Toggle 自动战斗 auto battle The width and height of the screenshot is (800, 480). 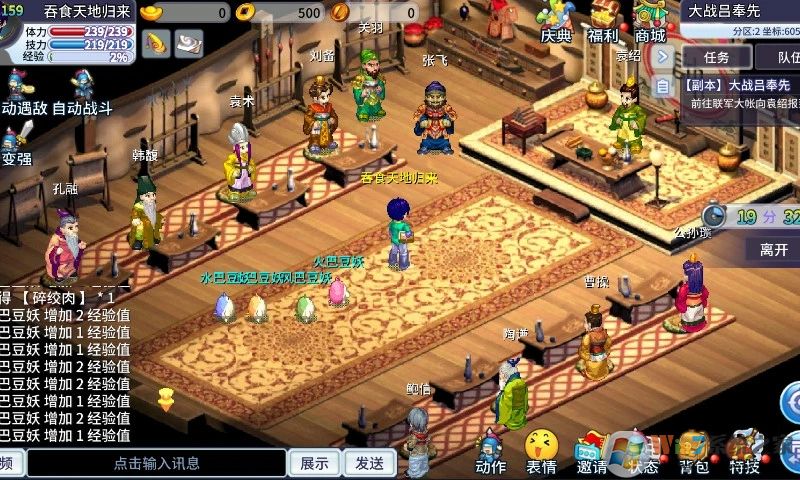point(82,92)
